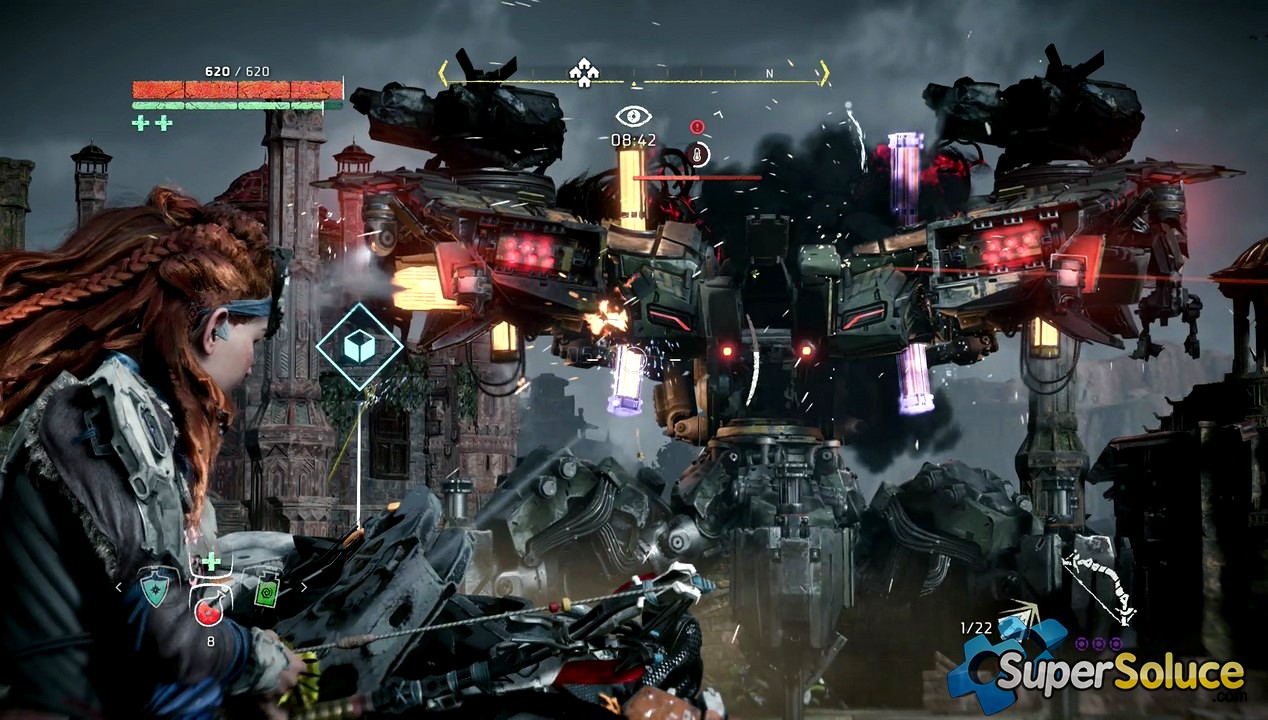Click the settlement houses icon on the compass
1268x720 pixels.
pos(582,72)
